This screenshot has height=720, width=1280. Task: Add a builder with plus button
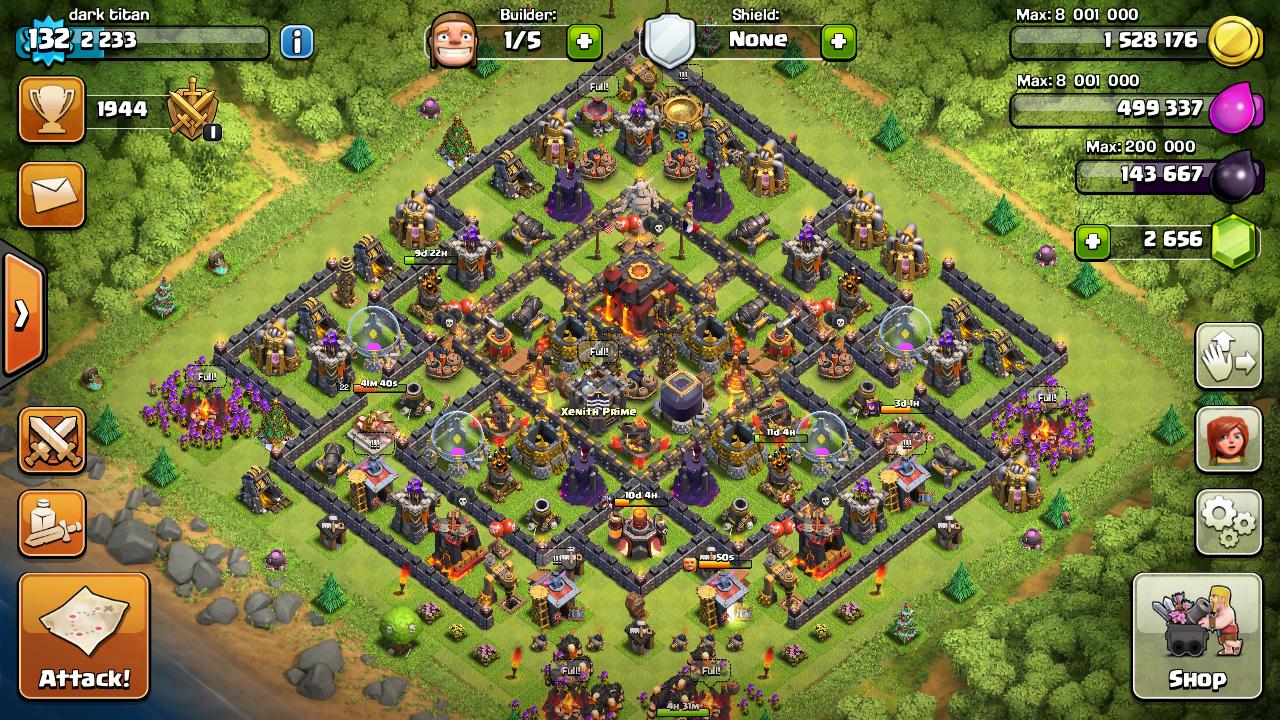pyautogui.click(x=584, y=41)
